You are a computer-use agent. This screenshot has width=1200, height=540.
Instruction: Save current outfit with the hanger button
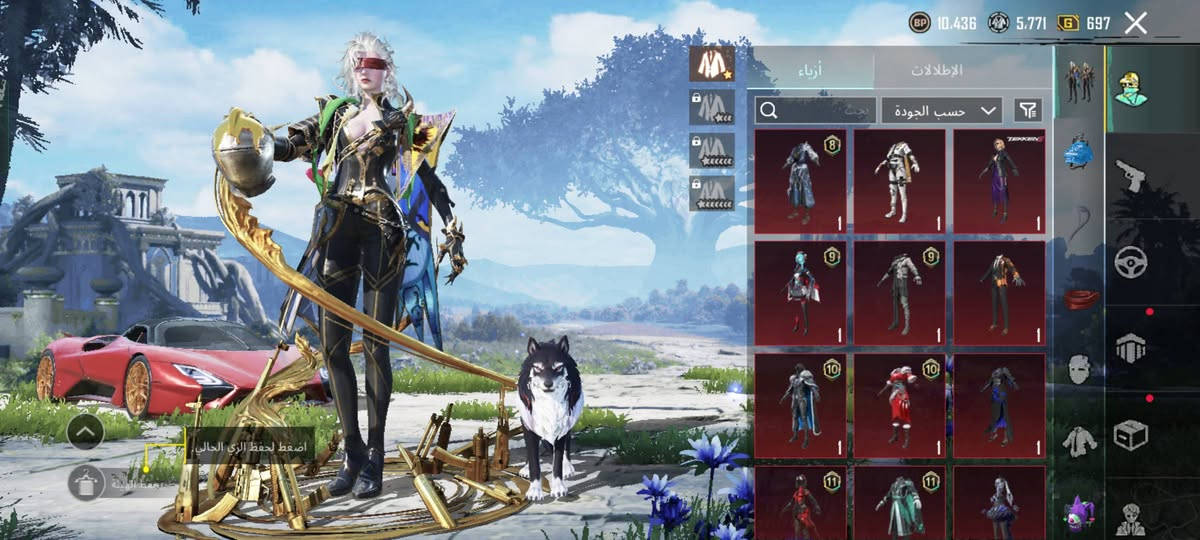[85, 482]
